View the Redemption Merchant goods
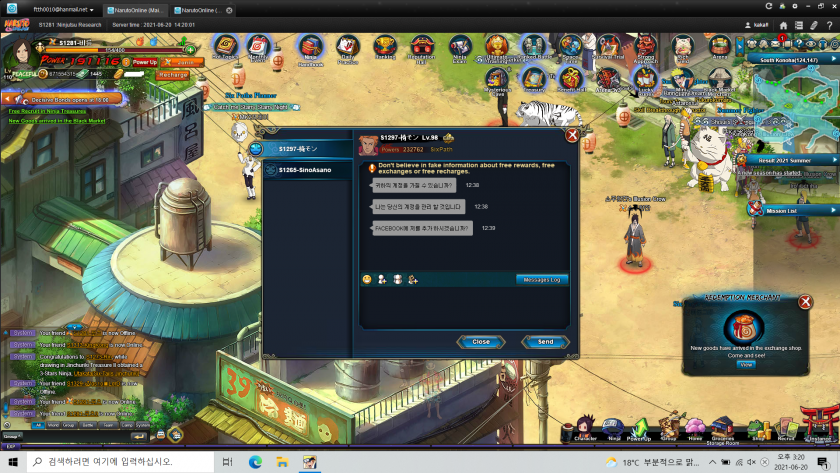Viewport: 840px width, 473px height. tap(745, 365)
